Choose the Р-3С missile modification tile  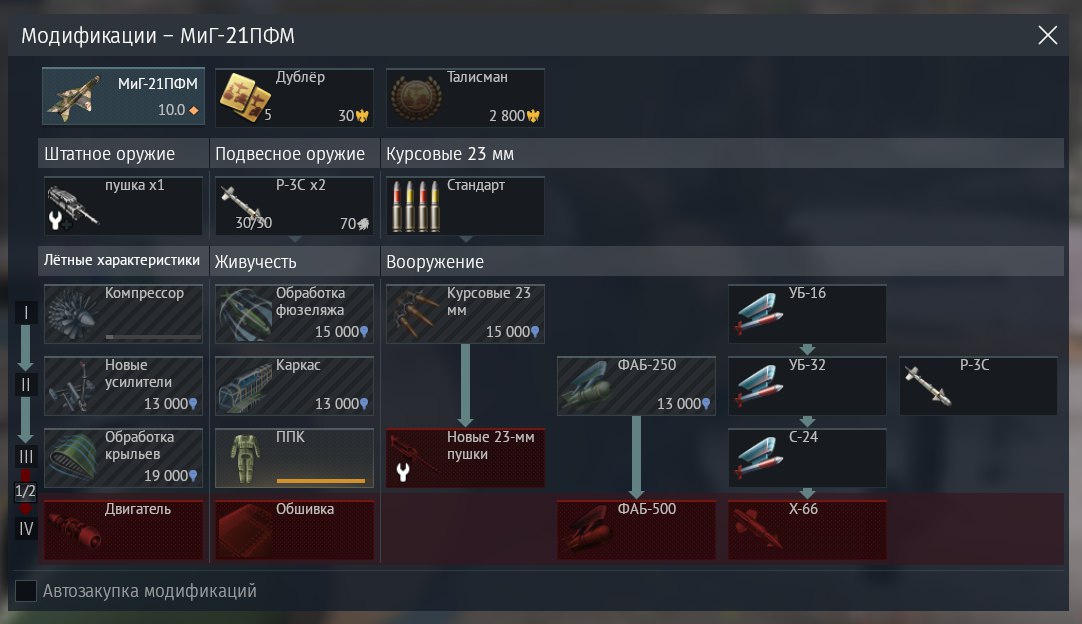tap(978, 386)
